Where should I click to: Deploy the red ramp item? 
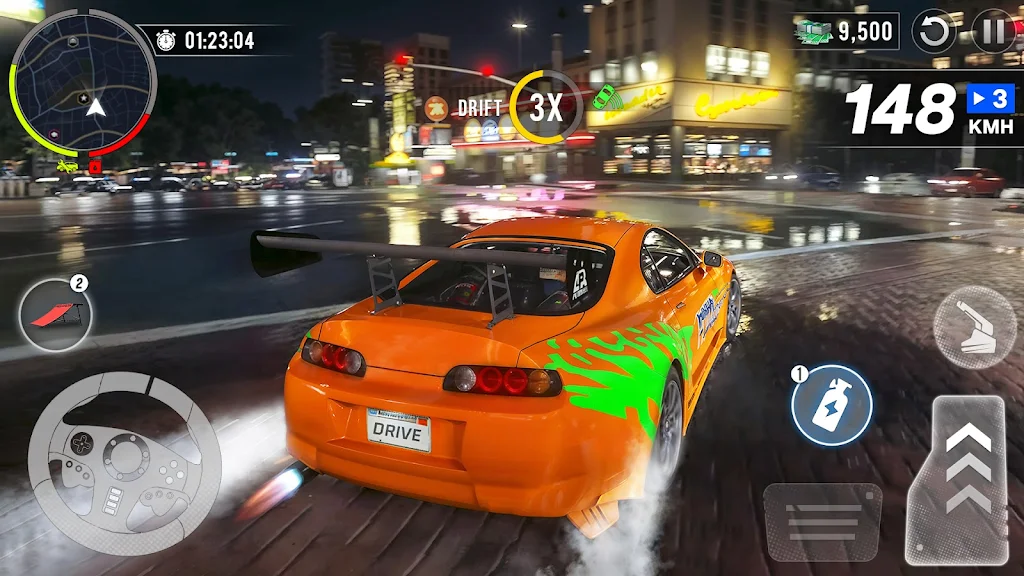click(55, 314)
